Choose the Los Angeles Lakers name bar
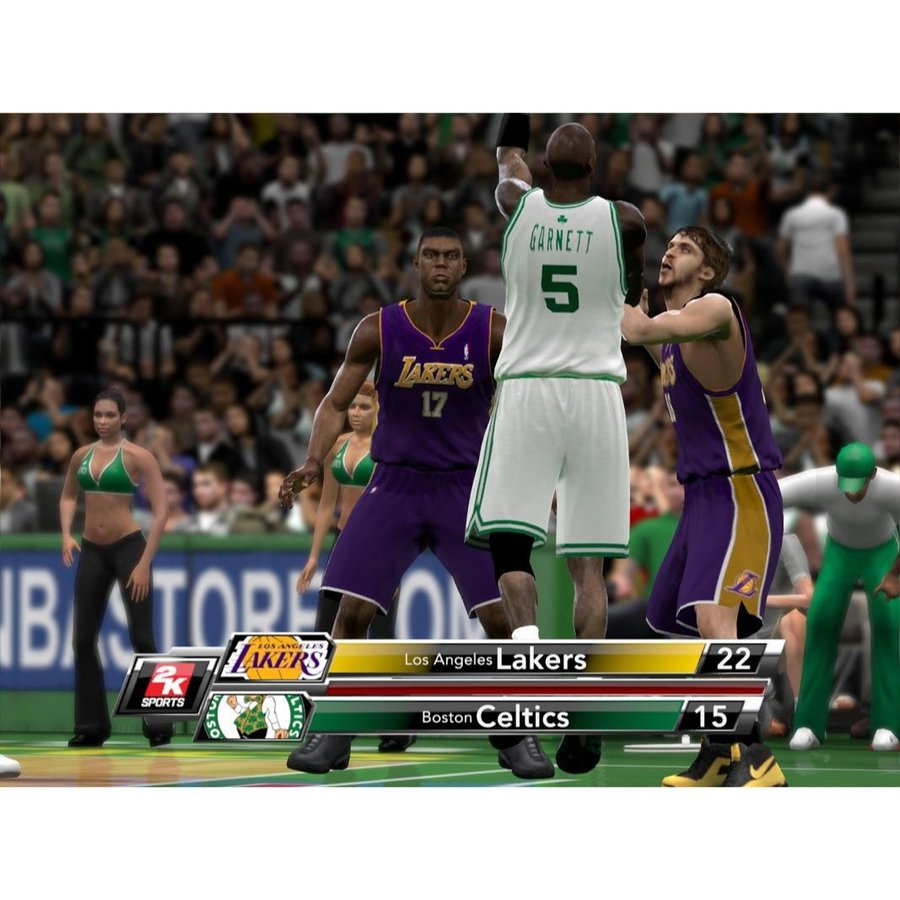 point(515,659)
